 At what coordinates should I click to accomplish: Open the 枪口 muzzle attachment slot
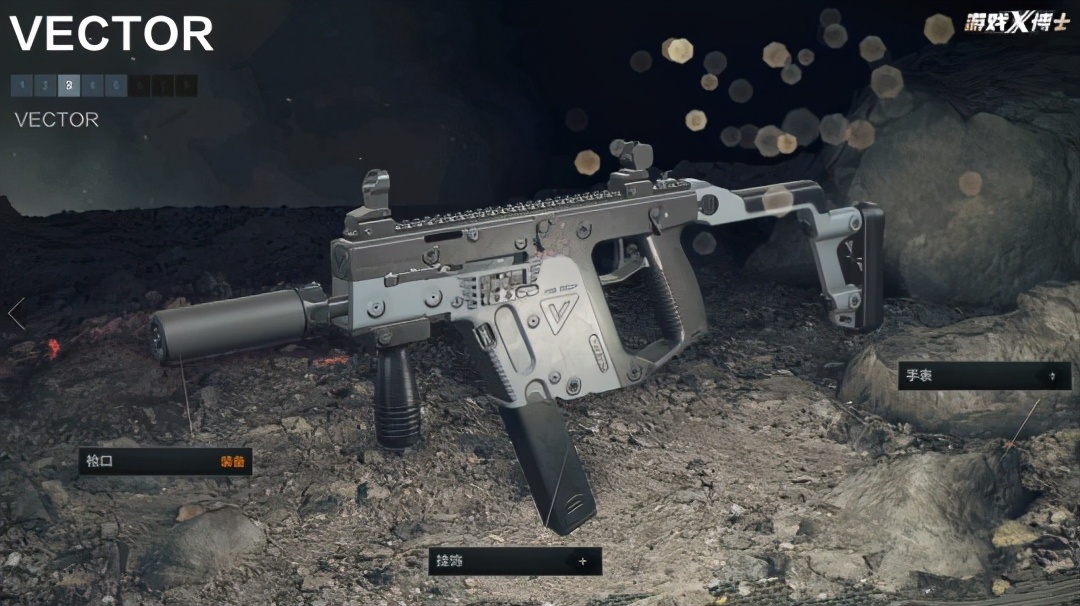[165, 461]
